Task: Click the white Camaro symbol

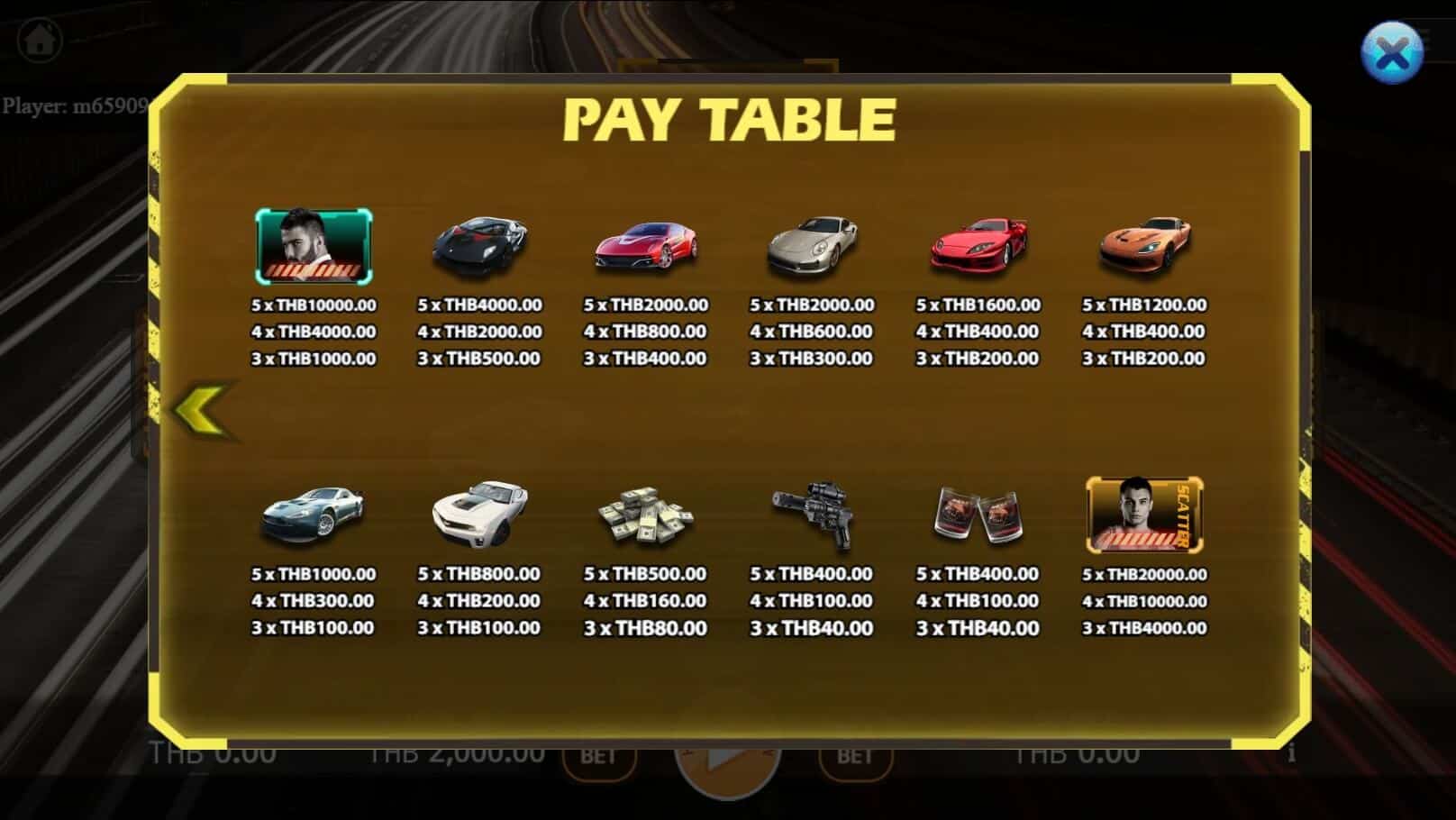Action: pos(479,512)
